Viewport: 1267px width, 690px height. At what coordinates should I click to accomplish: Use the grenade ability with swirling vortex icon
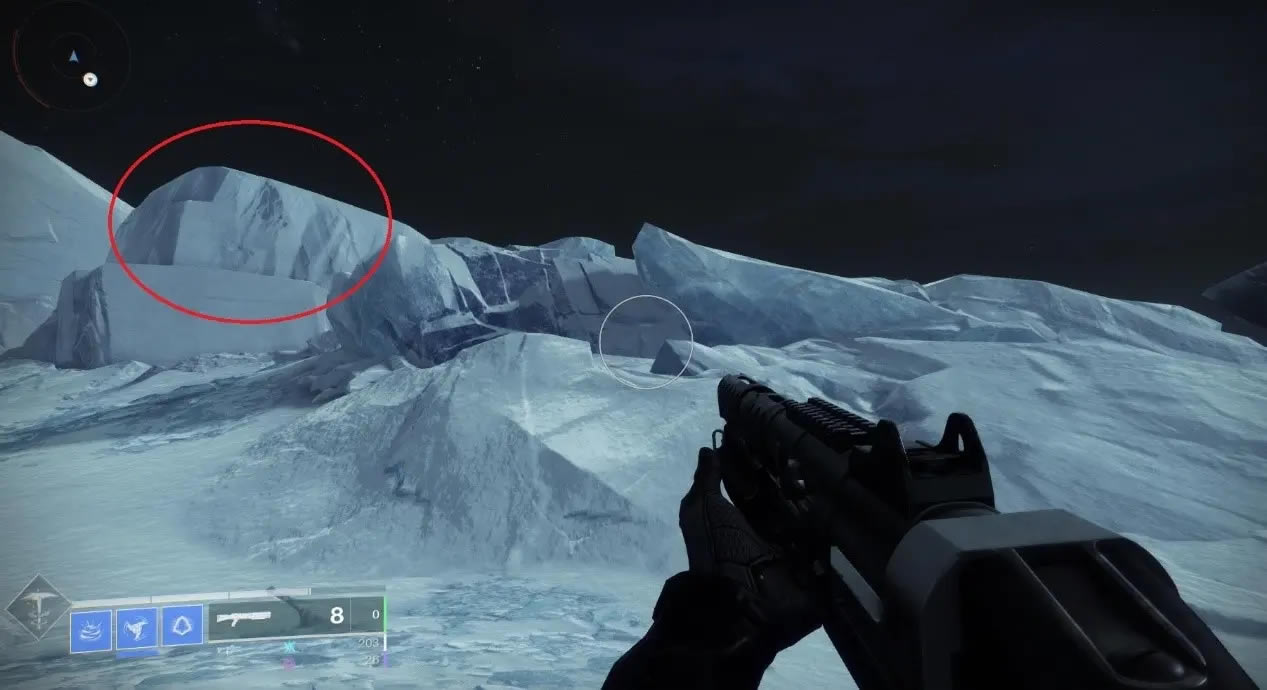[91, 627]
